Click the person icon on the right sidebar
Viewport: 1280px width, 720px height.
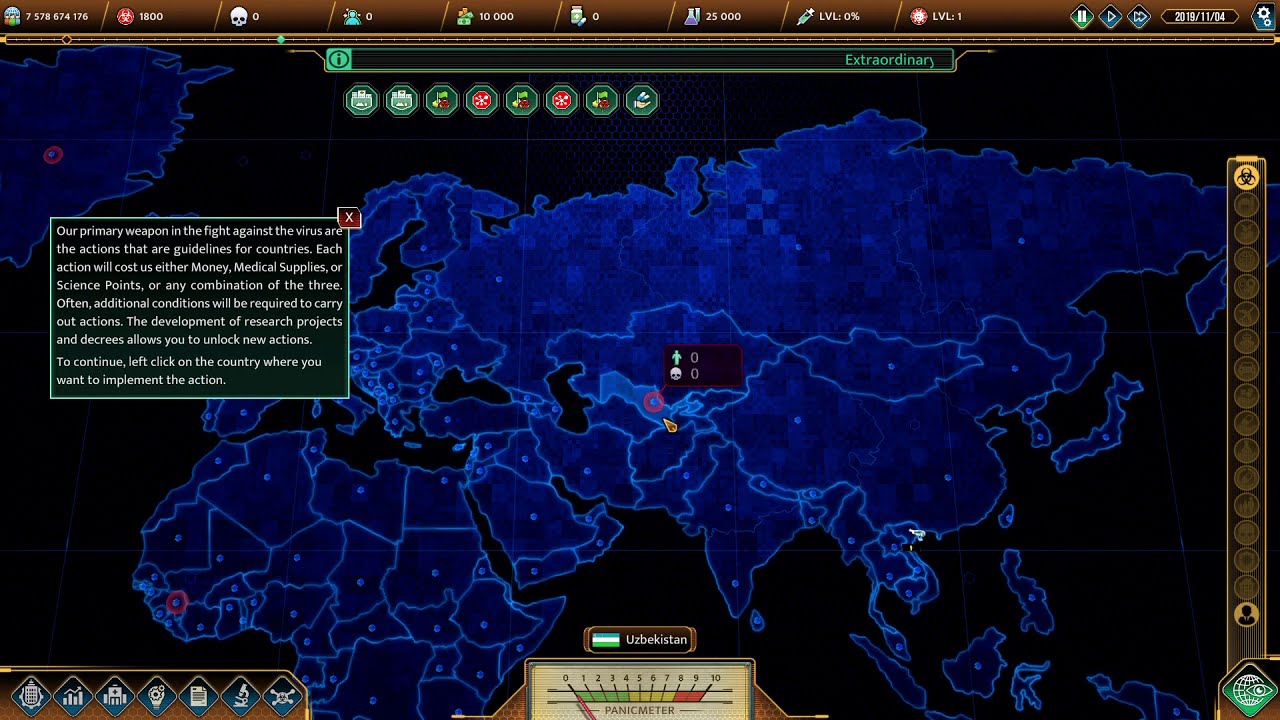1246,614
